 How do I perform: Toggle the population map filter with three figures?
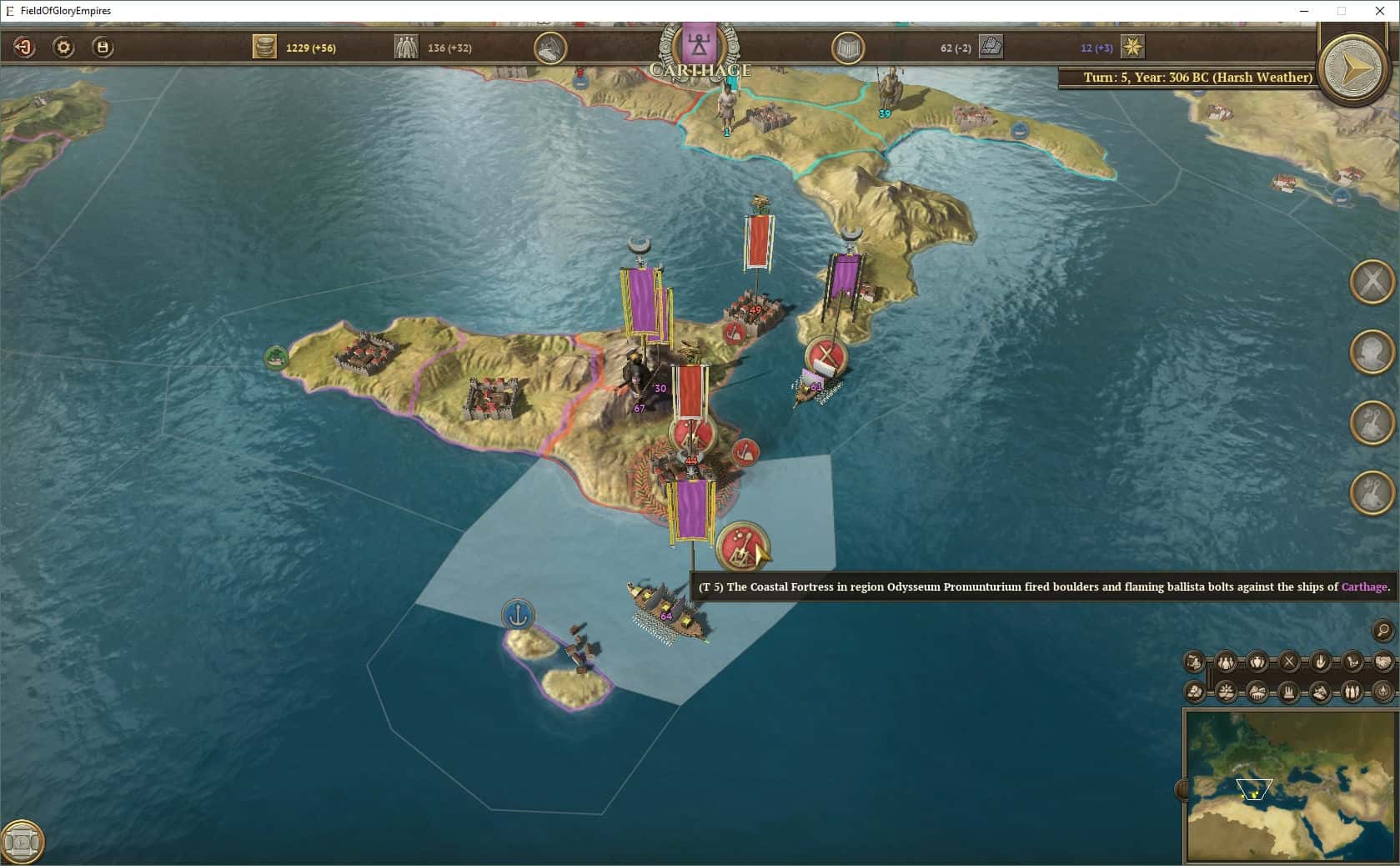point(1226,662)
